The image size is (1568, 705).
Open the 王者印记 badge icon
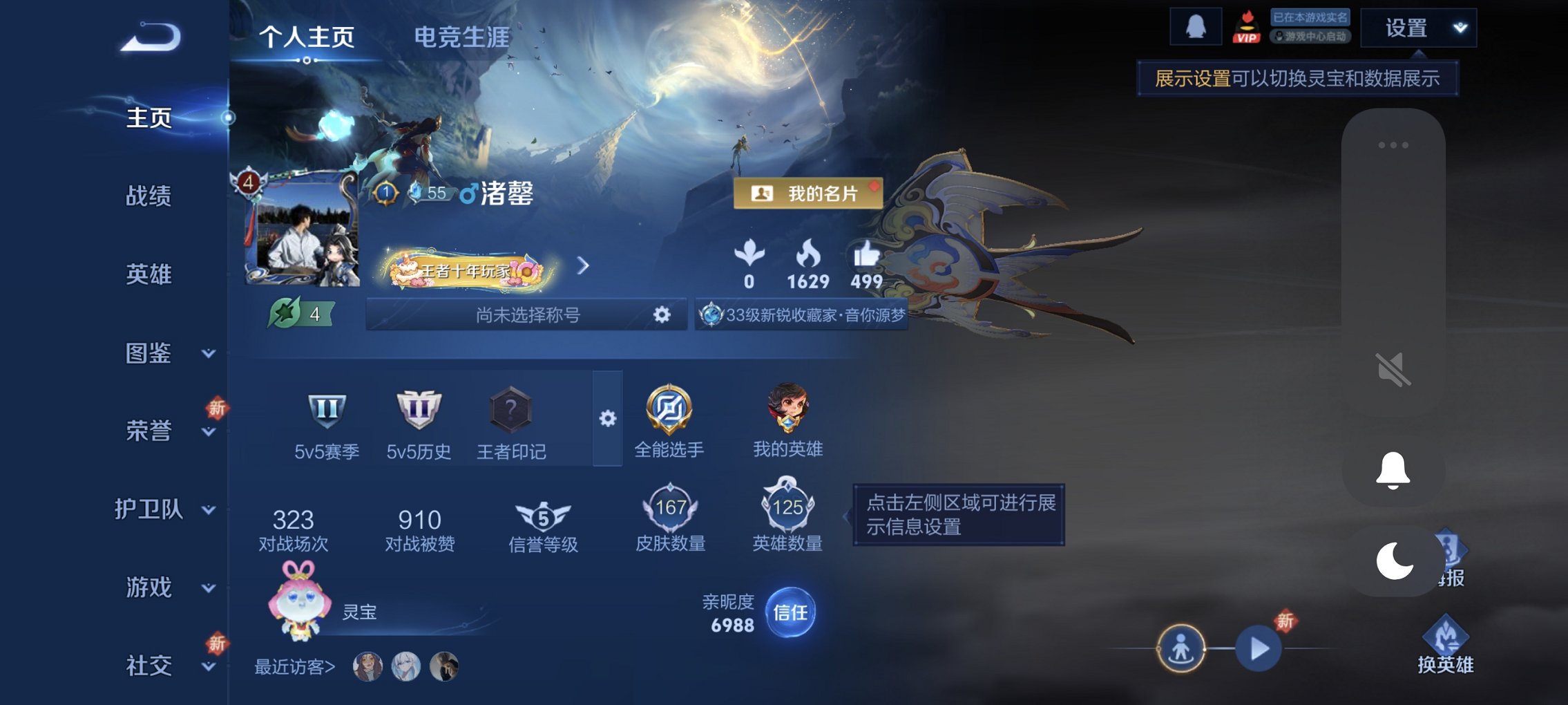click(x=511, y=409)
